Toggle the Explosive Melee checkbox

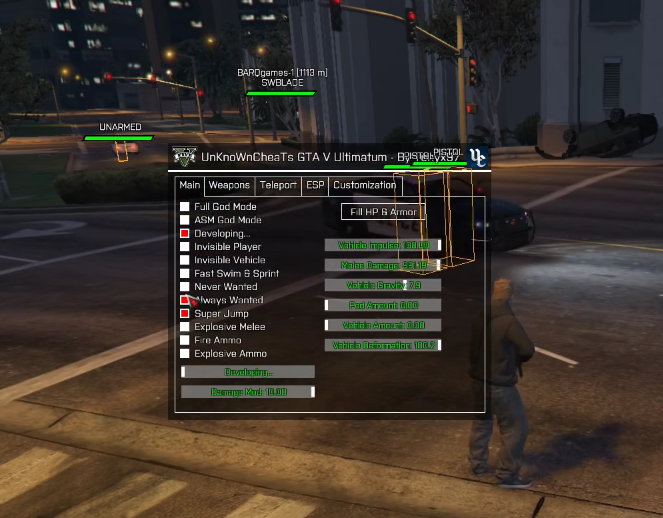185,327
